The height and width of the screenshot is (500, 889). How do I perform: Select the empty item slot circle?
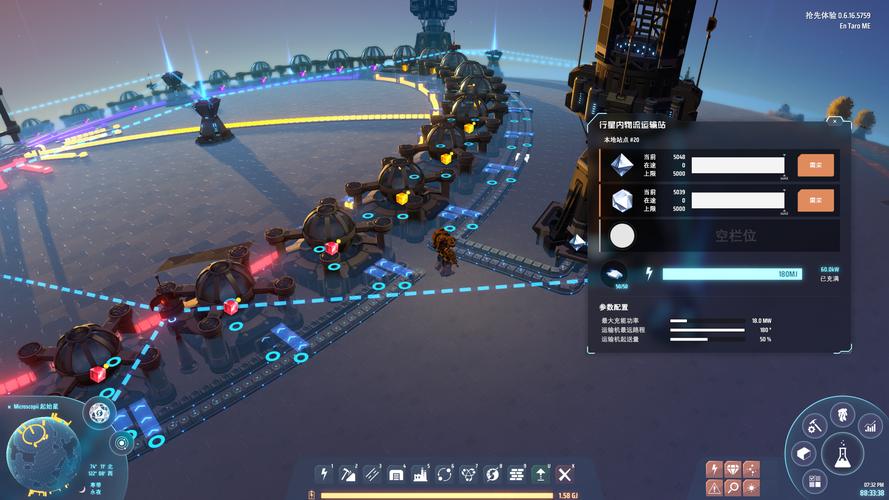tap(622, 237)
